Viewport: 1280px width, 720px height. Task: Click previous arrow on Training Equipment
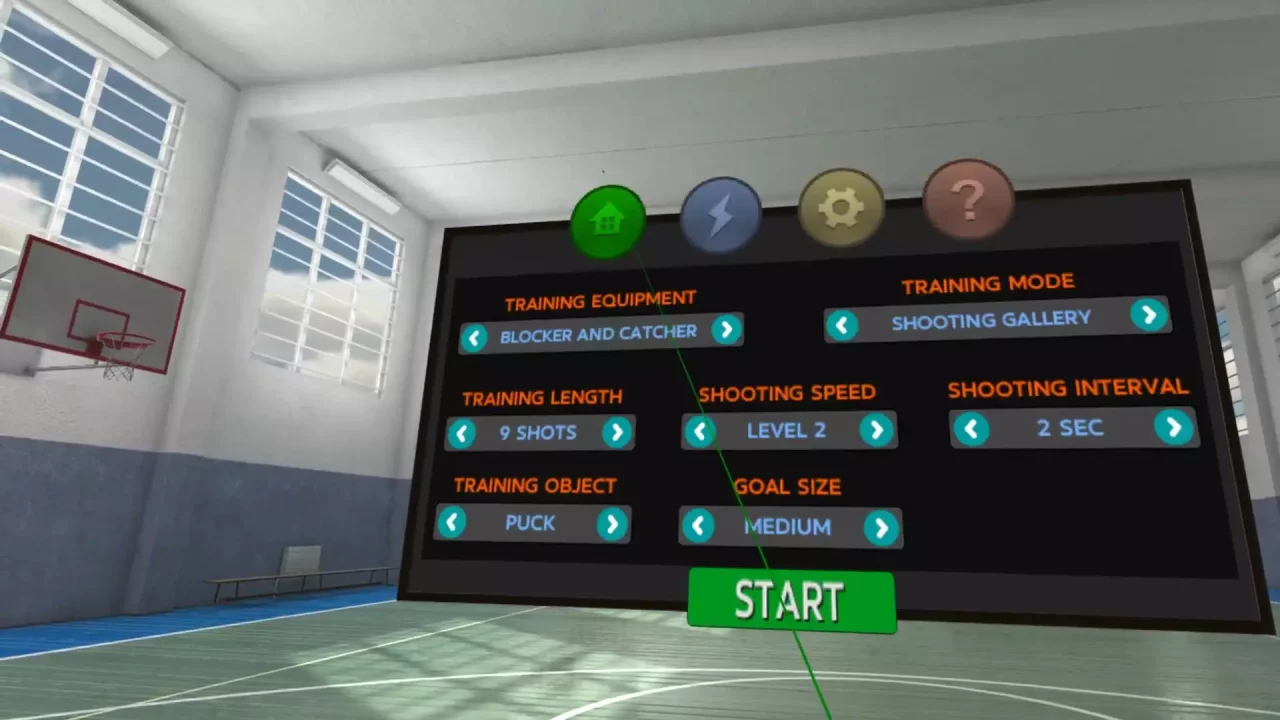pyautogui.click(x=475, y=338)
